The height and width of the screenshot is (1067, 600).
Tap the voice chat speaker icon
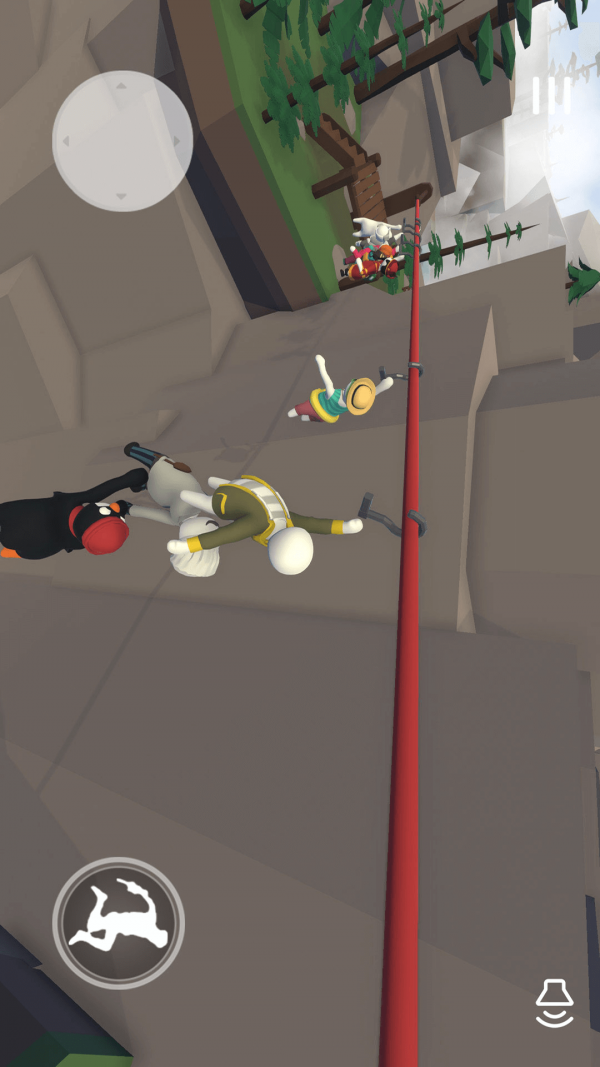coord(555,1003)
